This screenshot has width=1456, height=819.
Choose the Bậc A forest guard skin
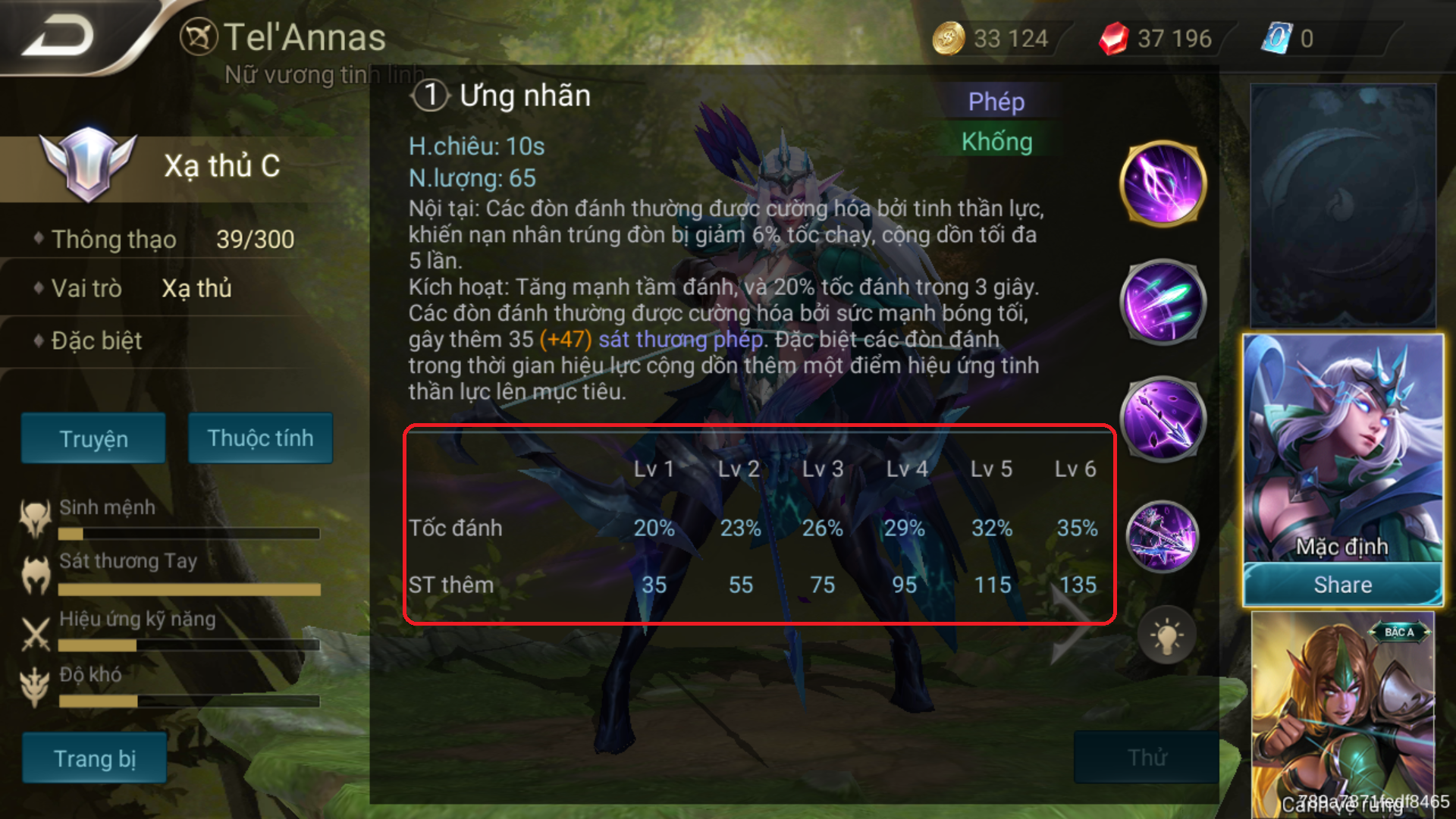coord(1342,713)
